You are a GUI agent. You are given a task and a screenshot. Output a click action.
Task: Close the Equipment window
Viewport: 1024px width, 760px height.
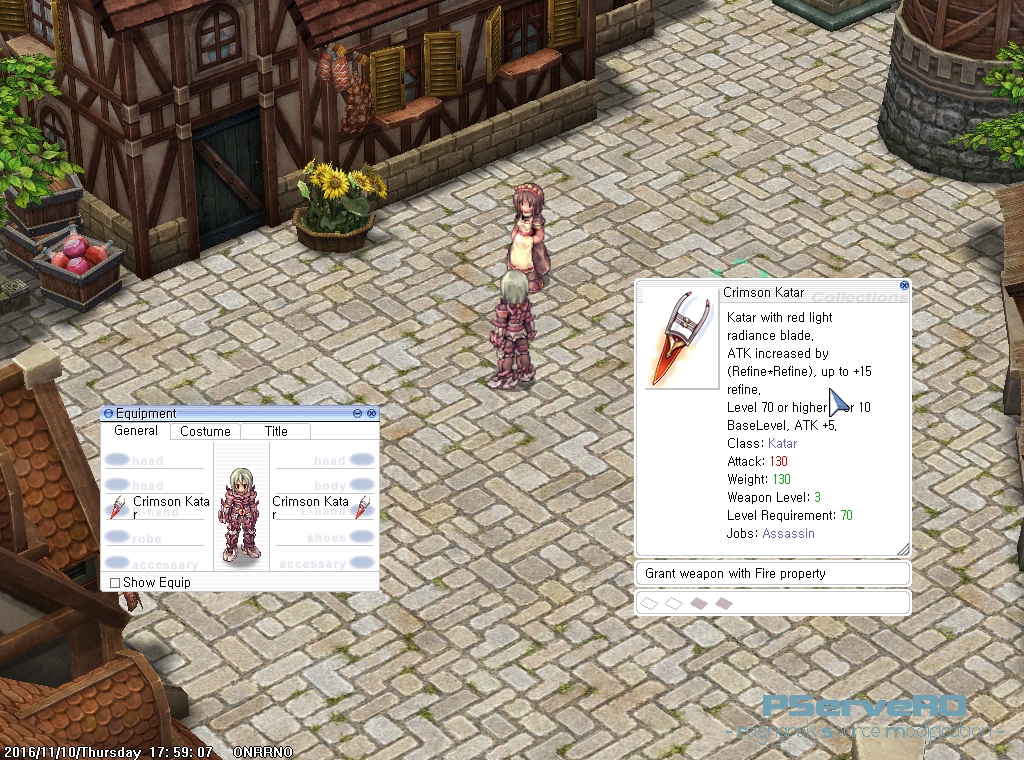coord(372,413)
